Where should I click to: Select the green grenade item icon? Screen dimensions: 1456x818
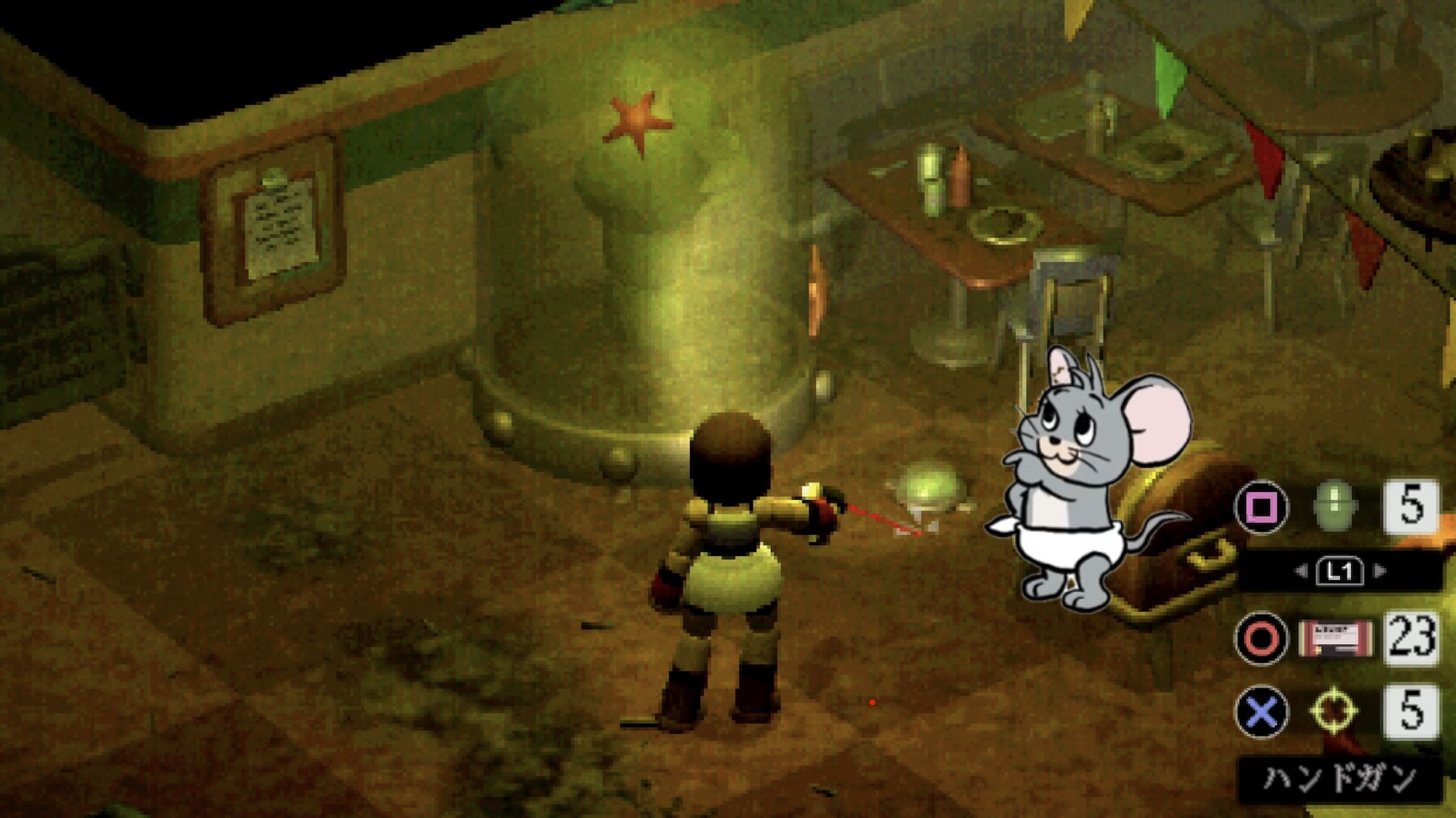click(1335, 504)
